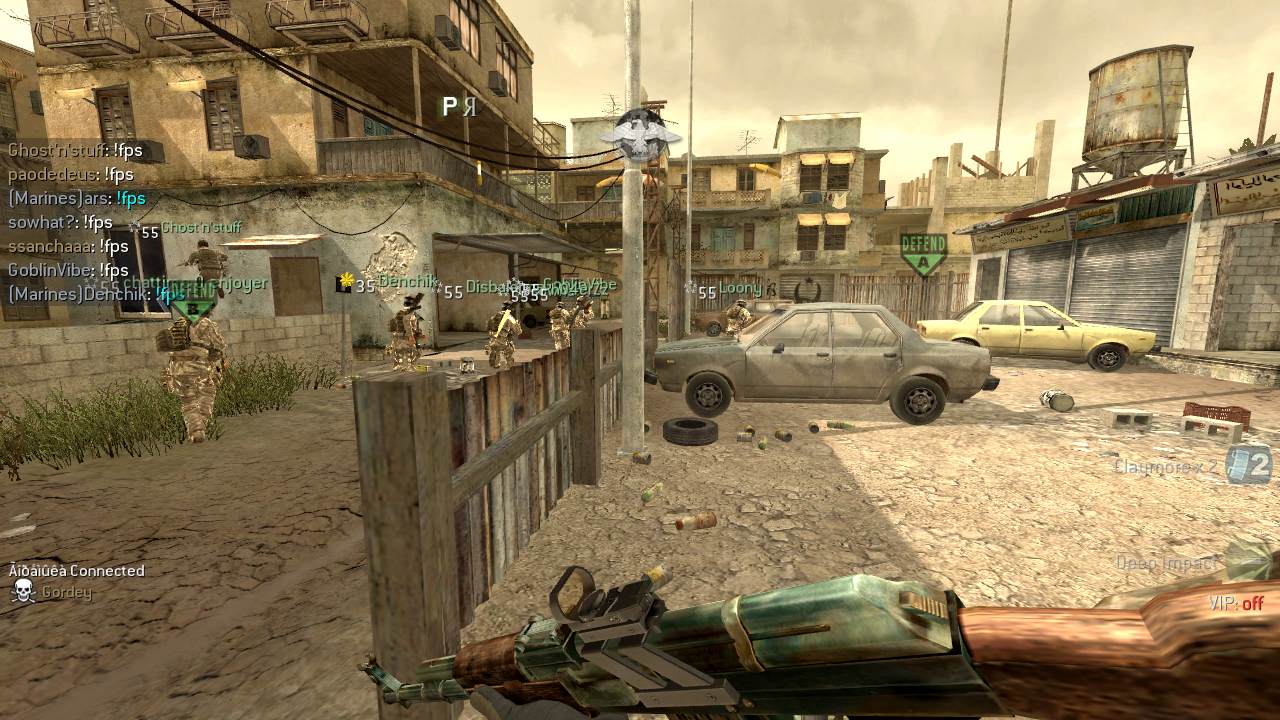Click the GoblinVibe chat line
Image resolution: width=1280 pixels, height=720 pixels.
68,270
